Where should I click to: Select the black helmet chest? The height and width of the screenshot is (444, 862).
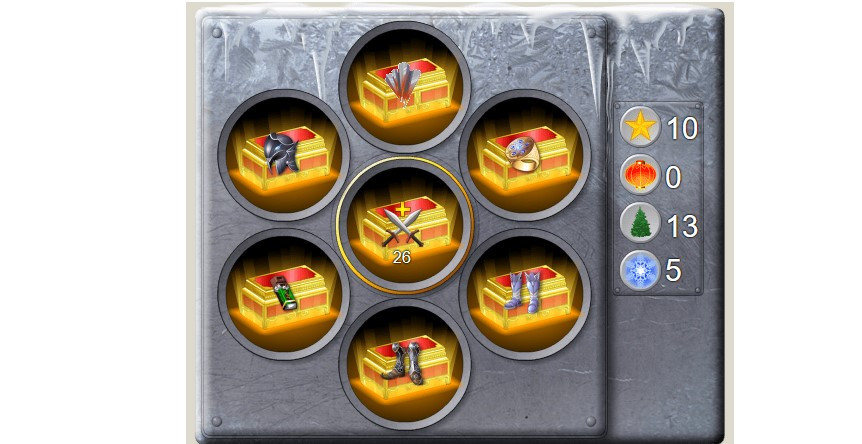point(281,155)
